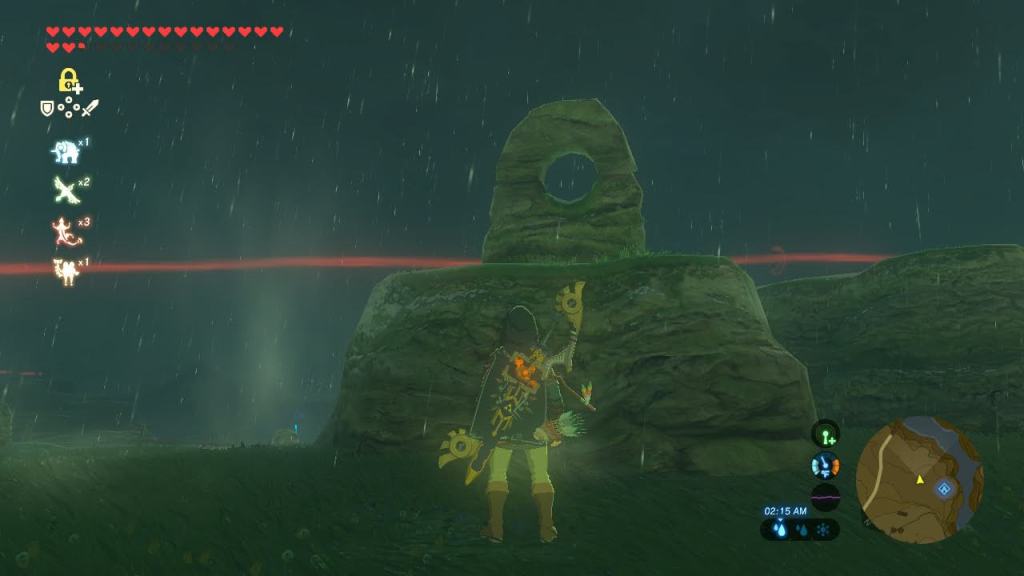Activate Mipha's Grace elephant ability icon
Image resolution: width=1024 pixels, height=576 pixels.
(66, 152)
